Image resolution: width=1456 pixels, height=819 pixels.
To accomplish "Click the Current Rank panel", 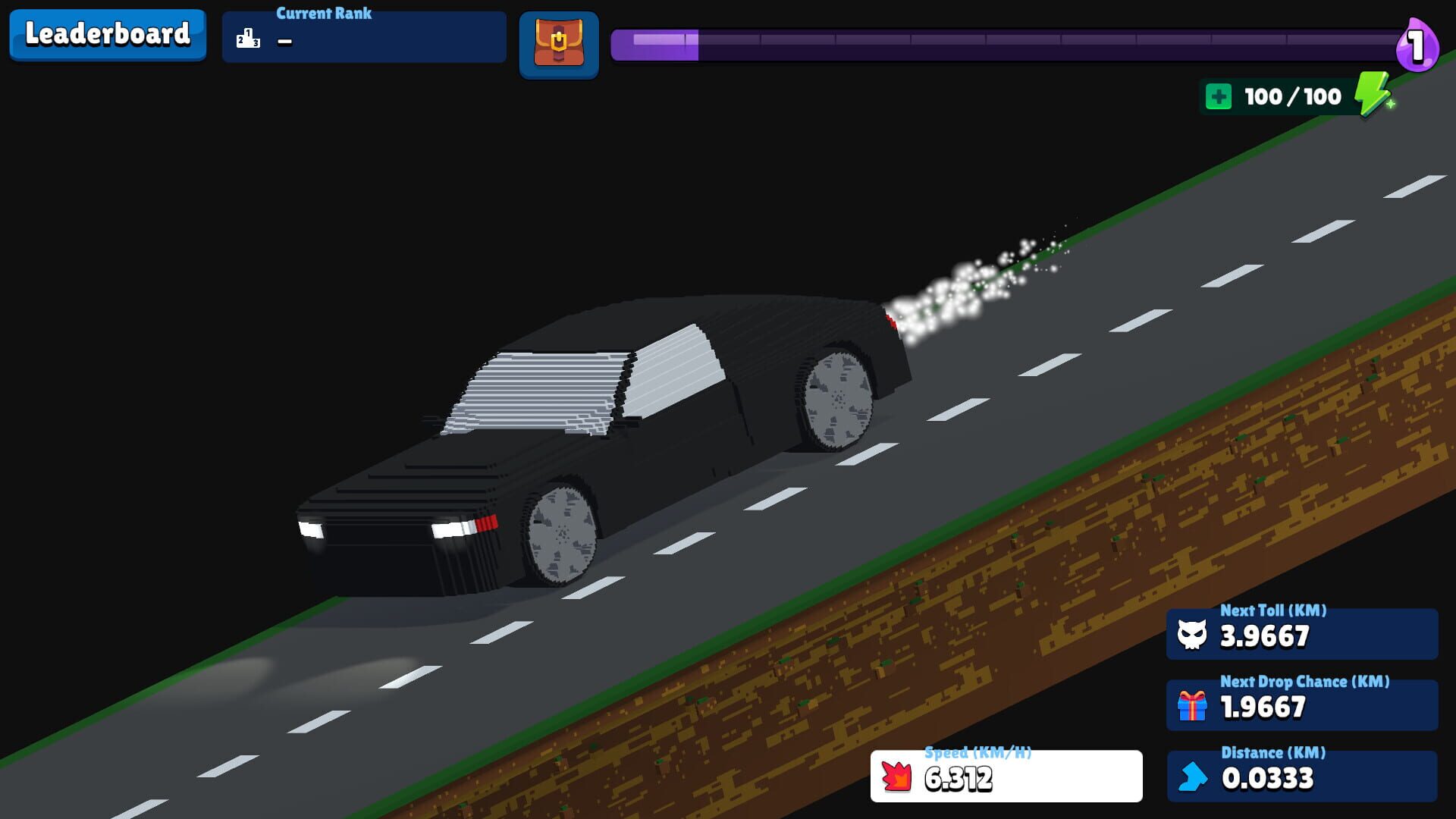I will 364,36.
